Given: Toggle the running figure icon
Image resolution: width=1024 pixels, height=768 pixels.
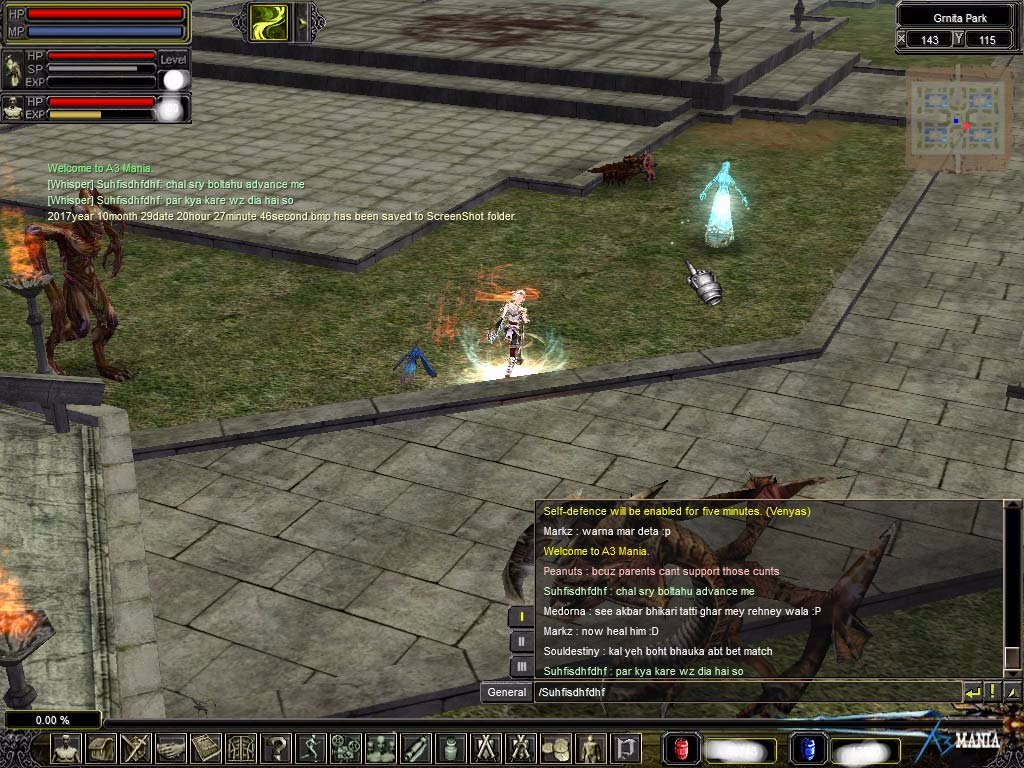Looking at the screenshot, I should point(310,748).
